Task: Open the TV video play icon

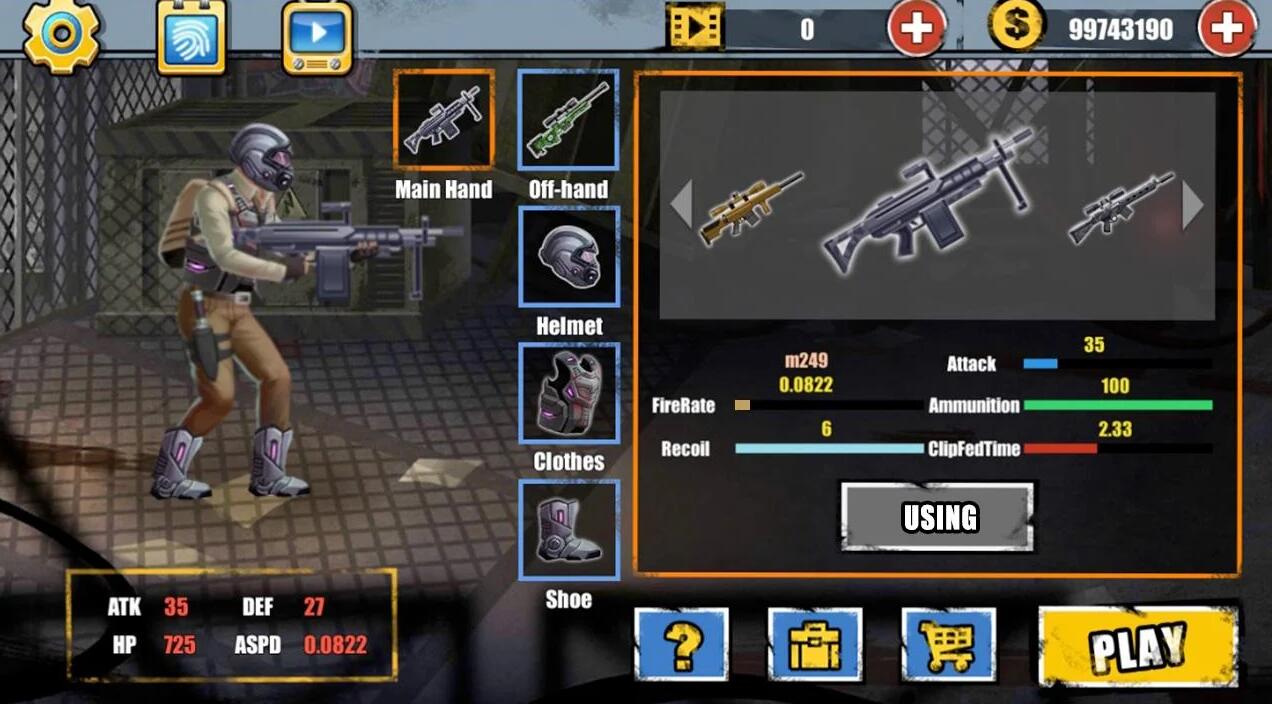Action: 318,35
